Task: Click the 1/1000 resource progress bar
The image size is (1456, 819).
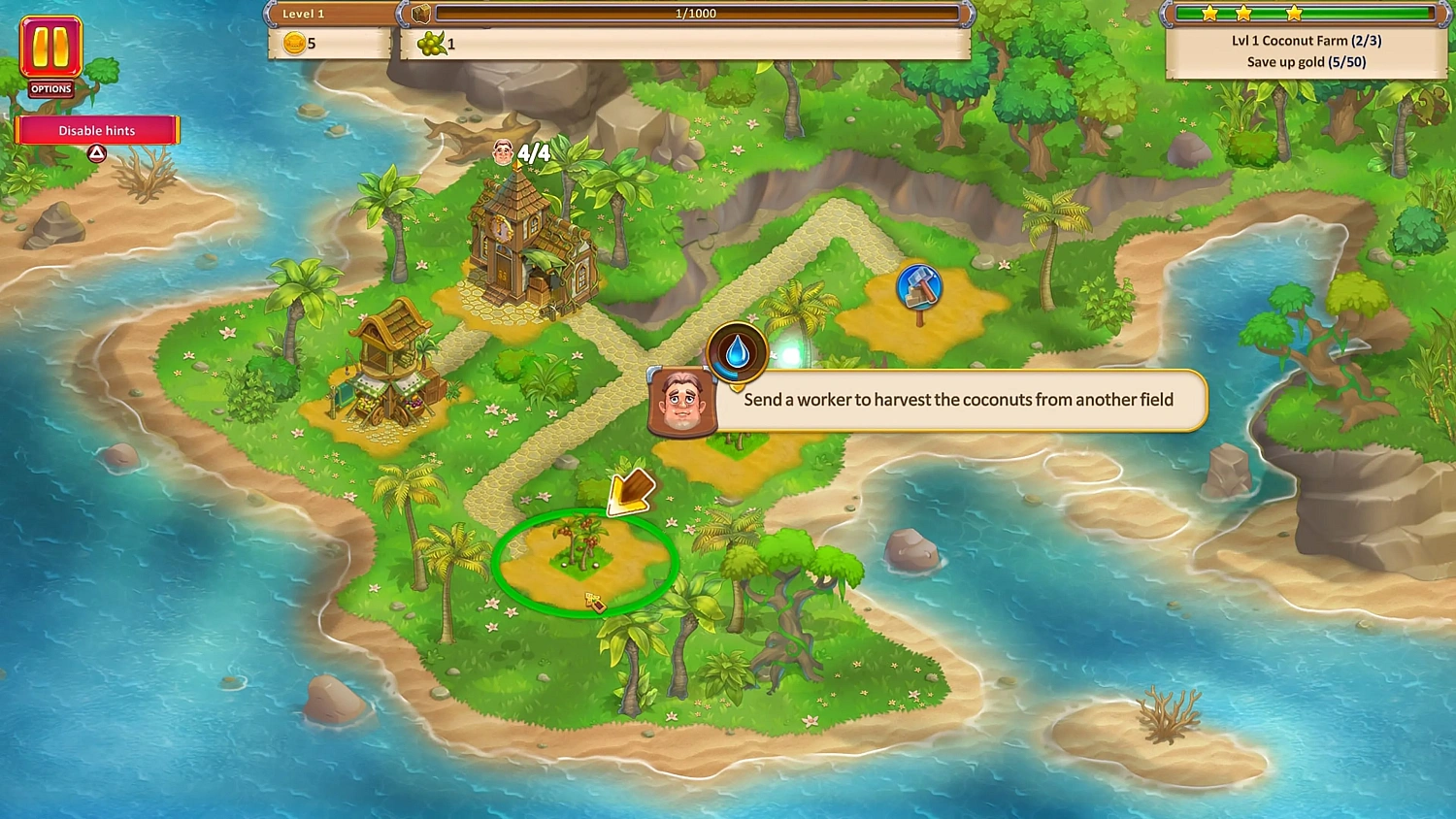Action: point(697,13)
